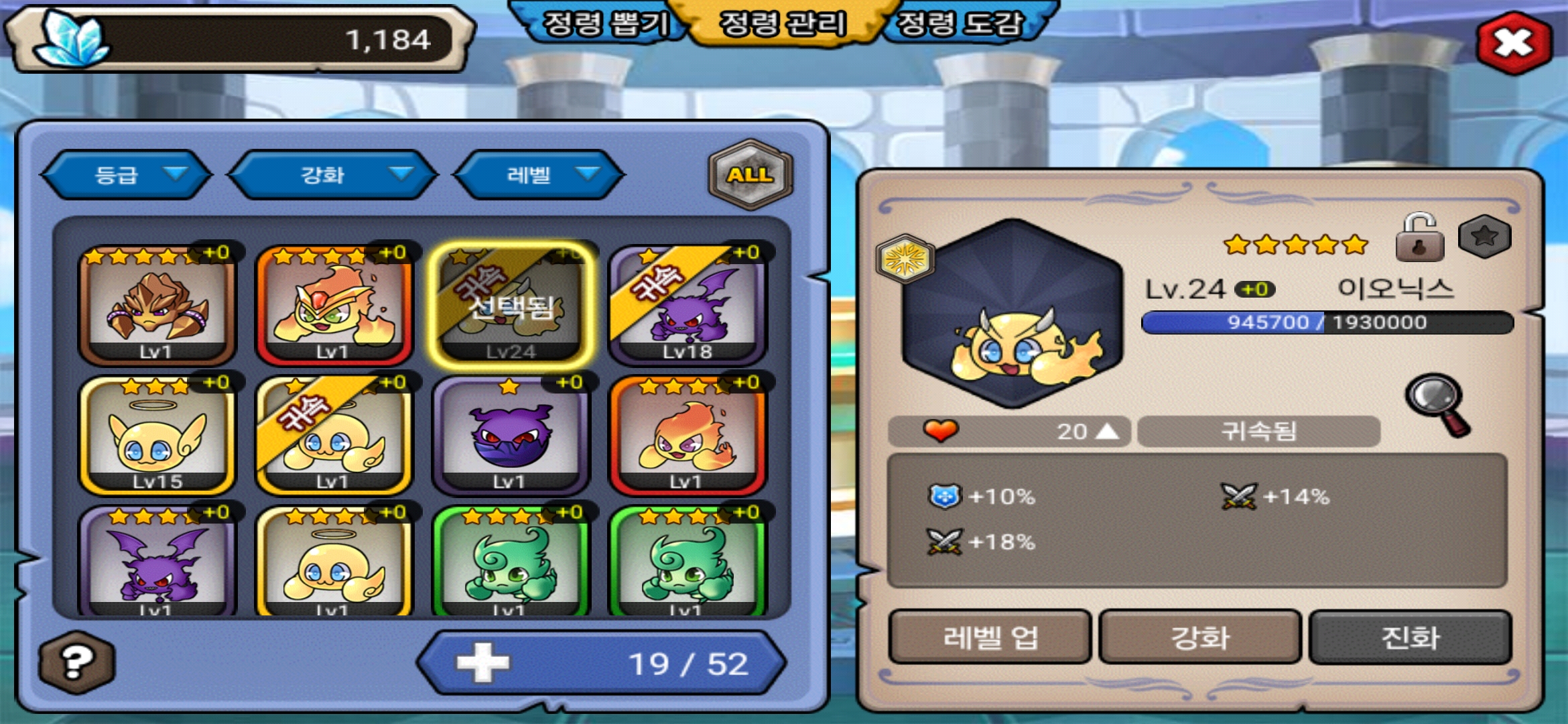Expand spirit storage with the plus button
The width and height of the screenshot is (1568, 724).
482,663
